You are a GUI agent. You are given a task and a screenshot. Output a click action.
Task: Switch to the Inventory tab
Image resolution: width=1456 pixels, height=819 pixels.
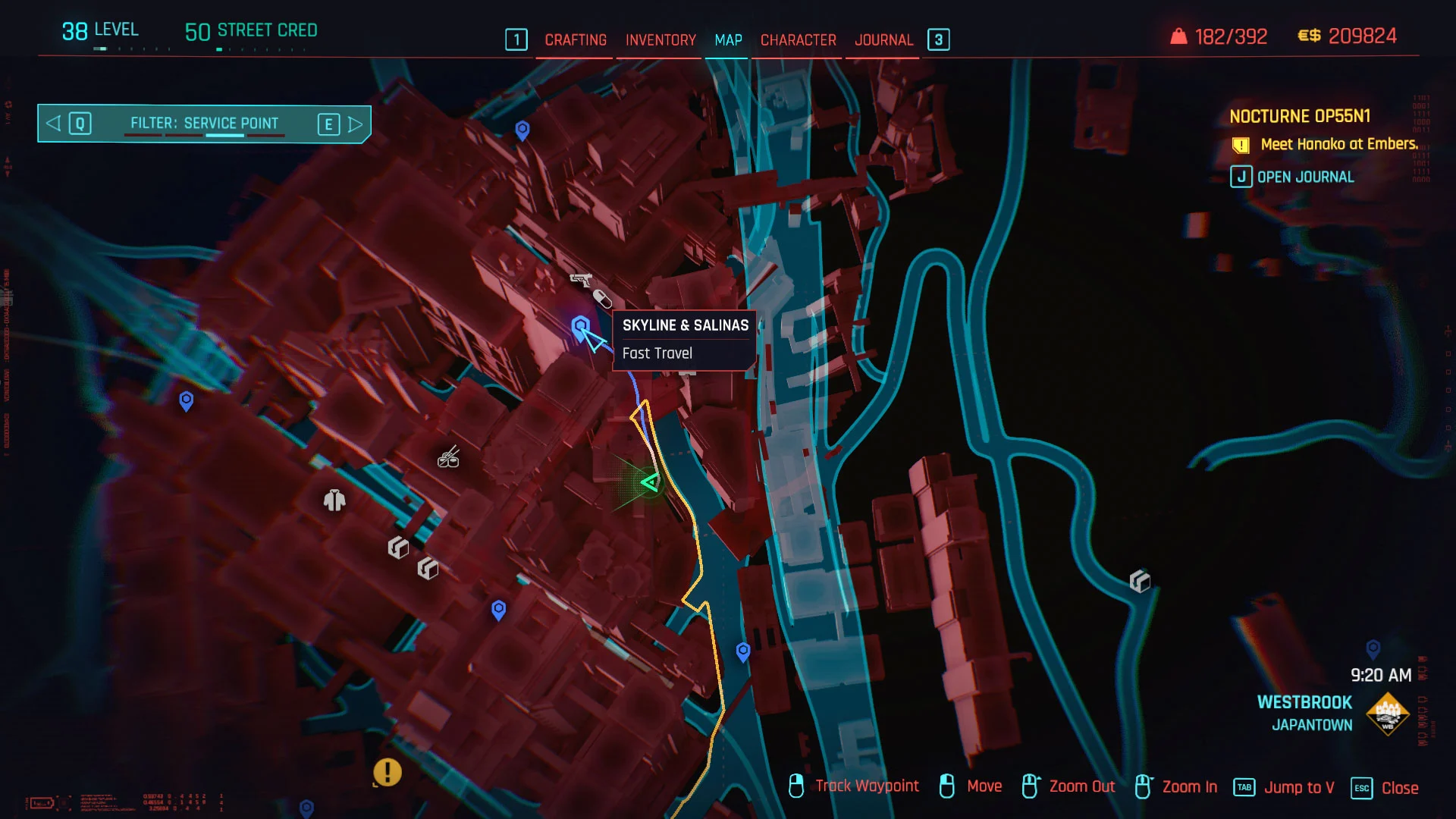(661, 40)
